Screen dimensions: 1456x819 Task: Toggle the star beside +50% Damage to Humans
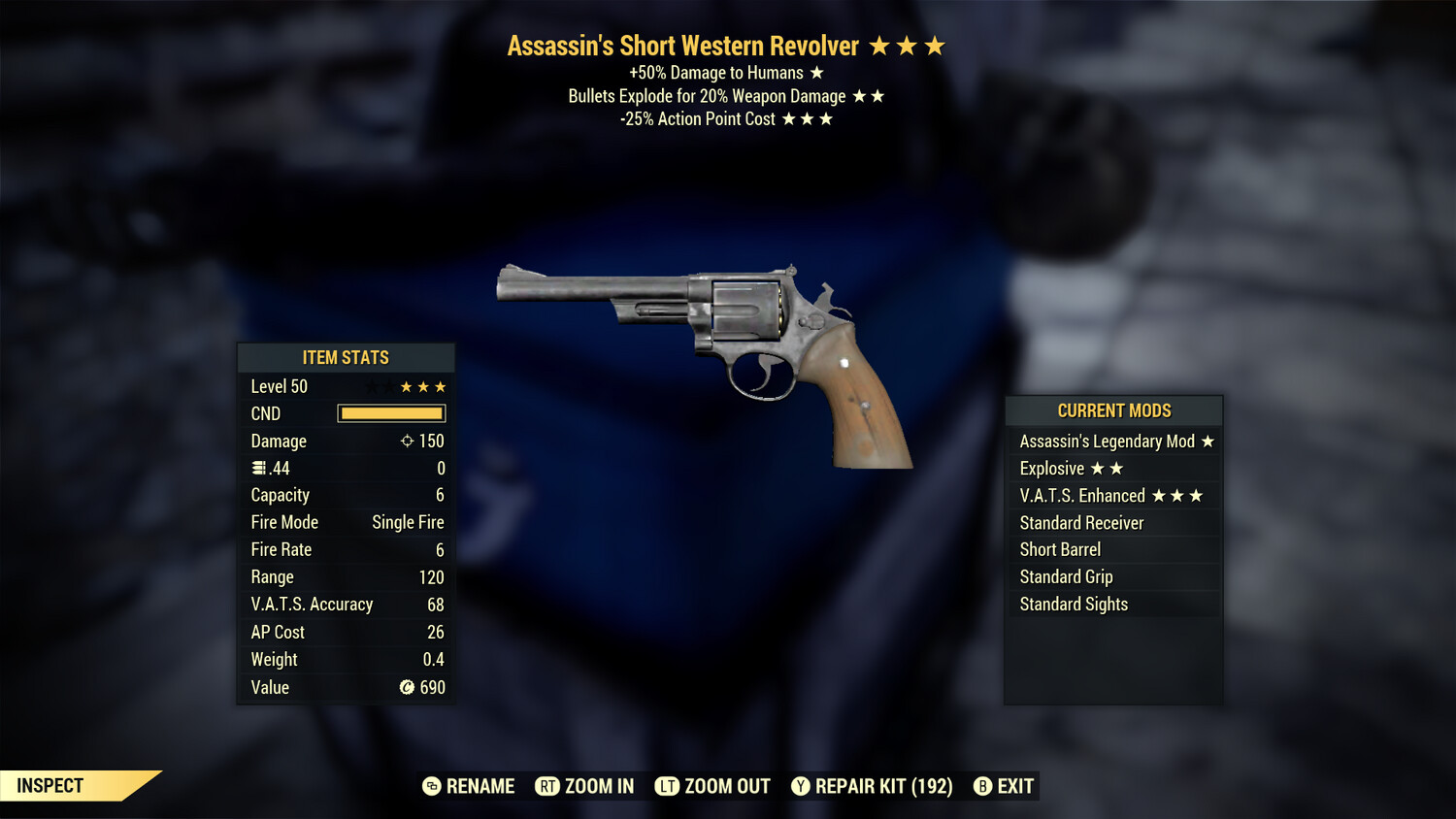click(x=815, y=72)
